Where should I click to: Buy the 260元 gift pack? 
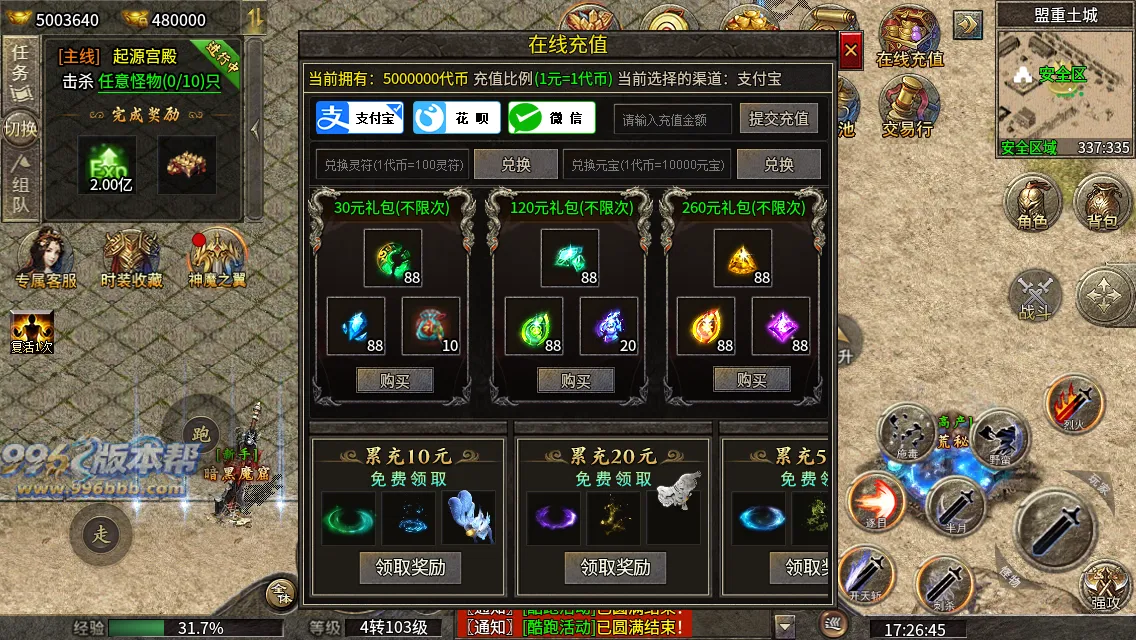coord(751,379)
